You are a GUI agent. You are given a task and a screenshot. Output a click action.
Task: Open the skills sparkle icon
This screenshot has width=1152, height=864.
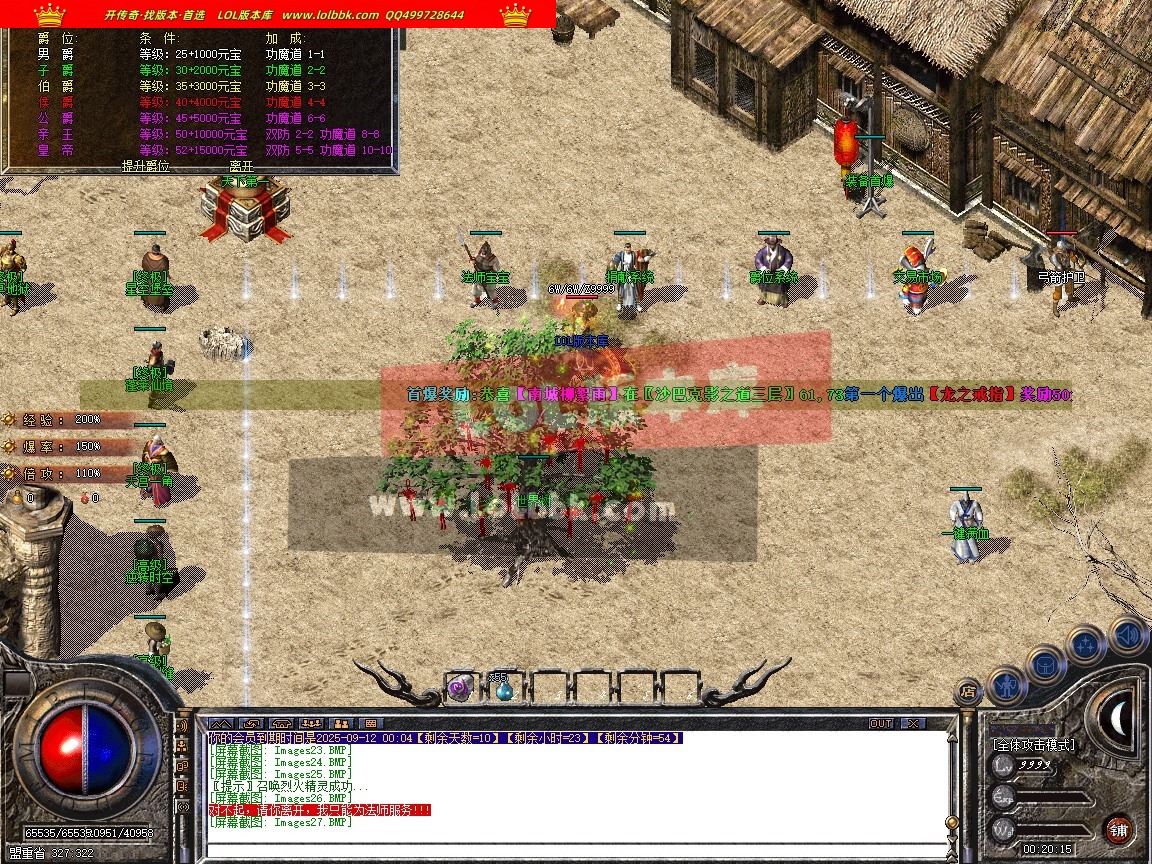(1086, 645)
